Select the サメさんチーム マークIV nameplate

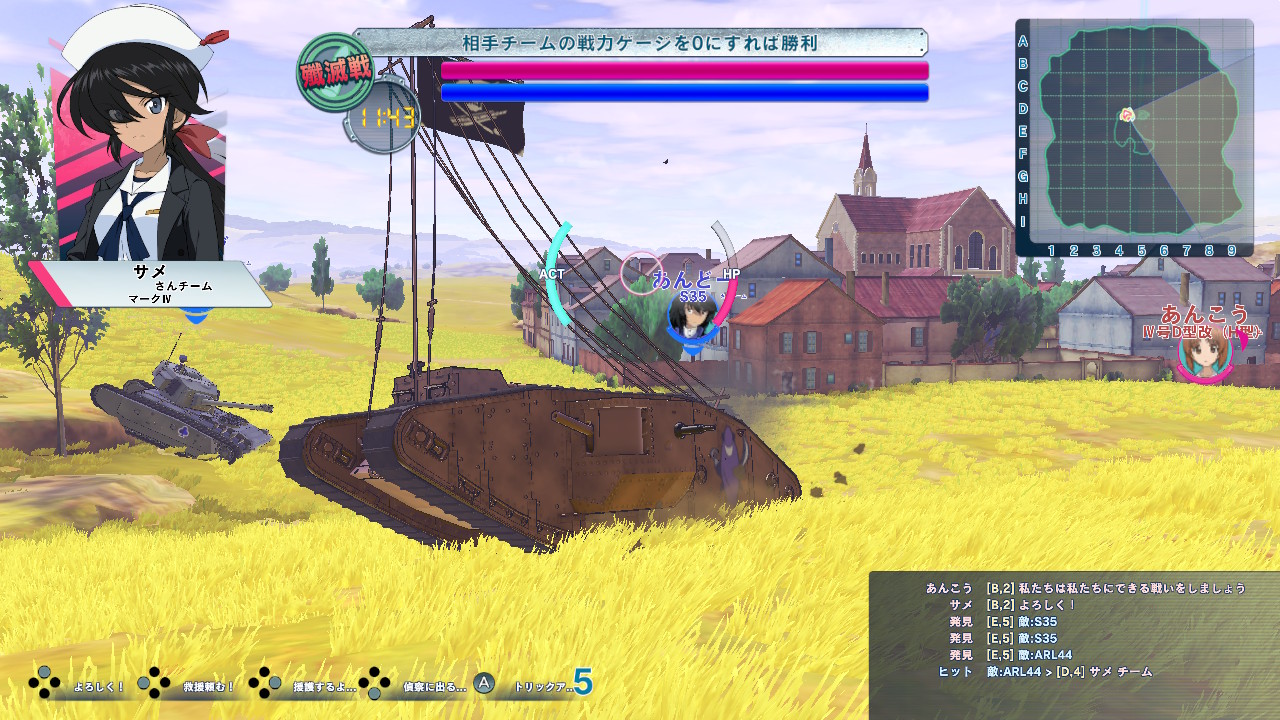coord(150,284)
